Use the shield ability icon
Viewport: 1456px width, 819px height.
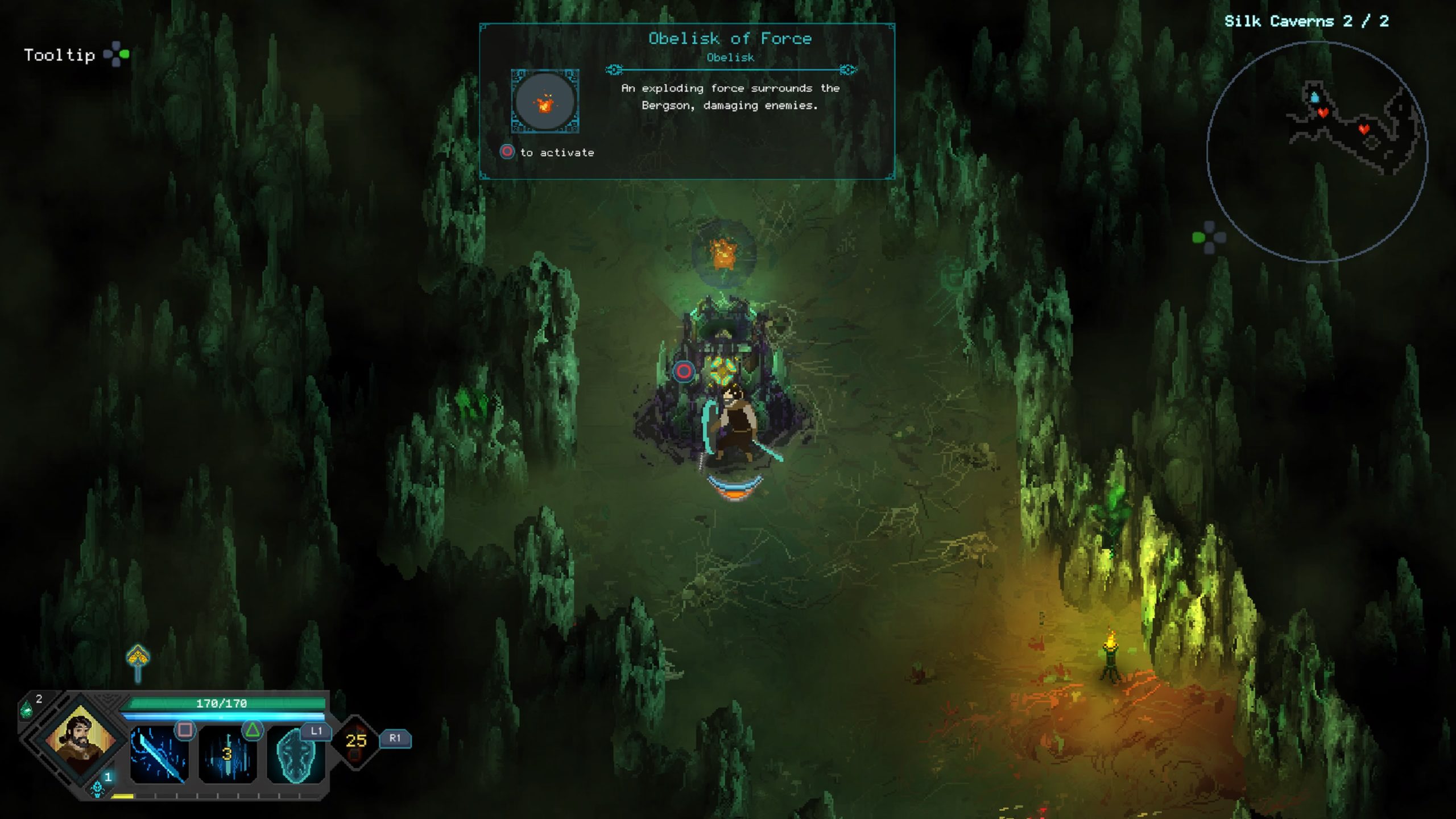[x=295, y=755]
